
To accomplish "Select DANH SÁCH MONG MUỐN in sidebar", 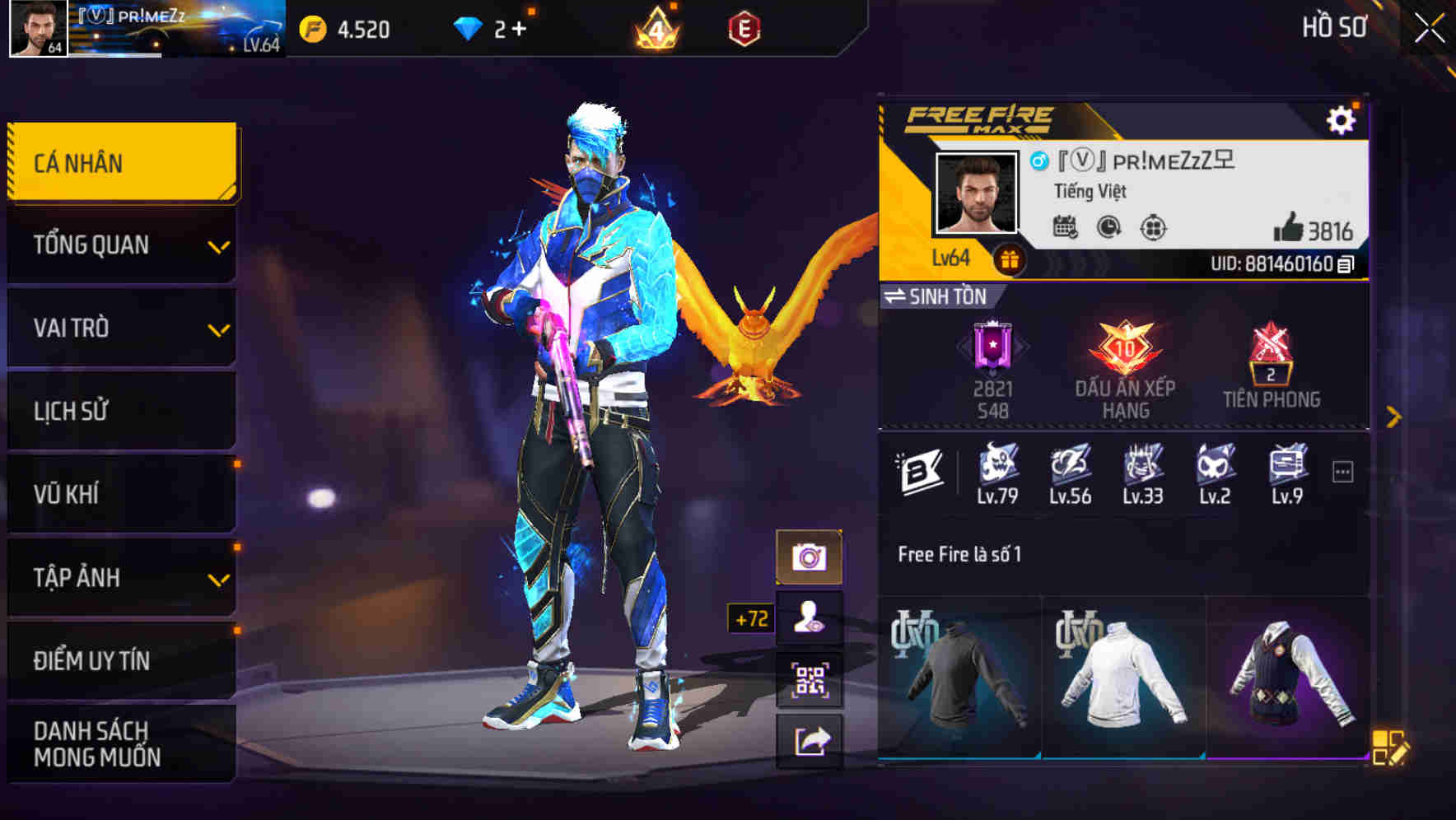I will point(120,742).
